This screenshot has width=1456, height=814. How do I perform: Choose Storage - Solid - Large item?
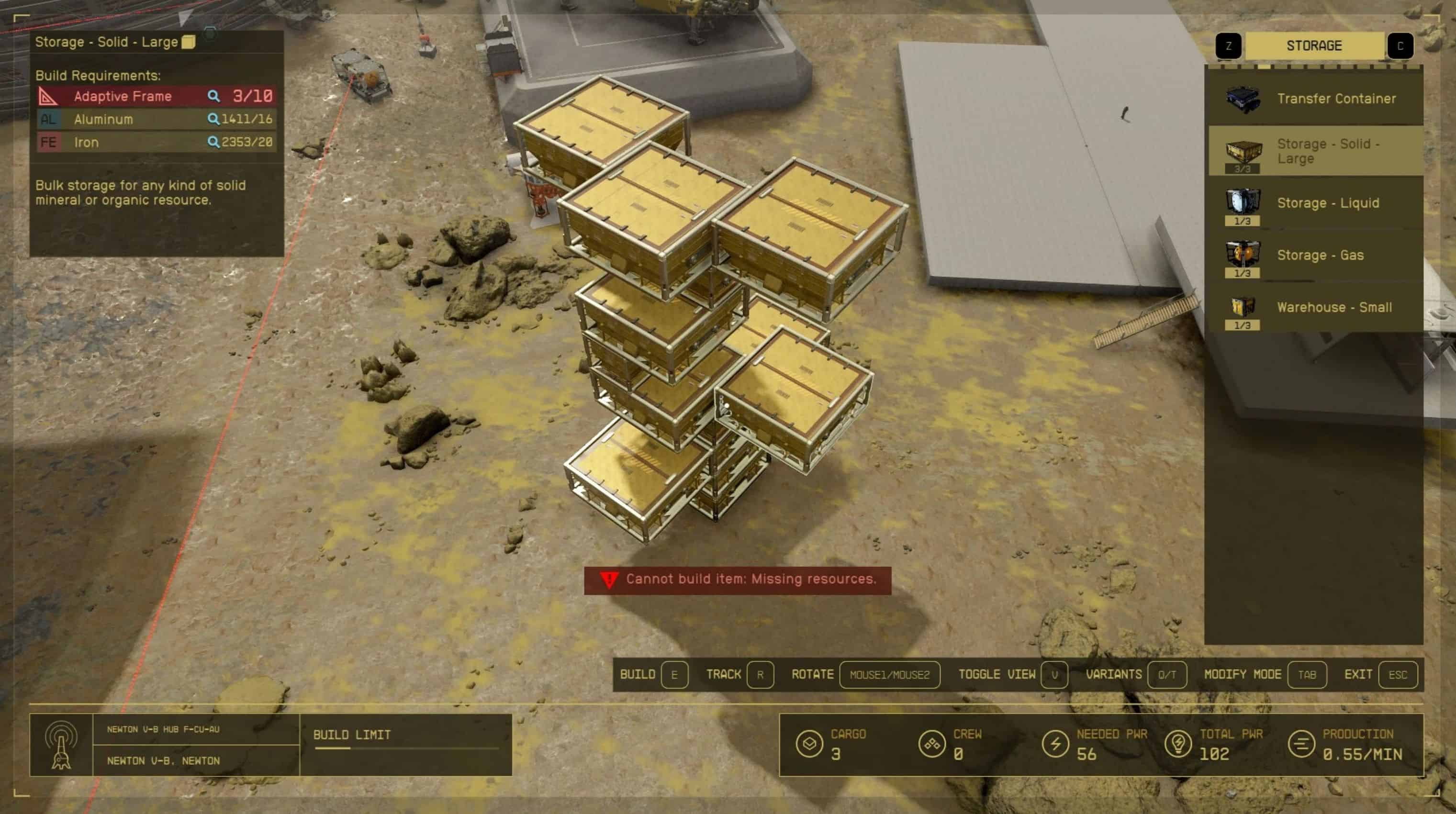(1315, 151)
